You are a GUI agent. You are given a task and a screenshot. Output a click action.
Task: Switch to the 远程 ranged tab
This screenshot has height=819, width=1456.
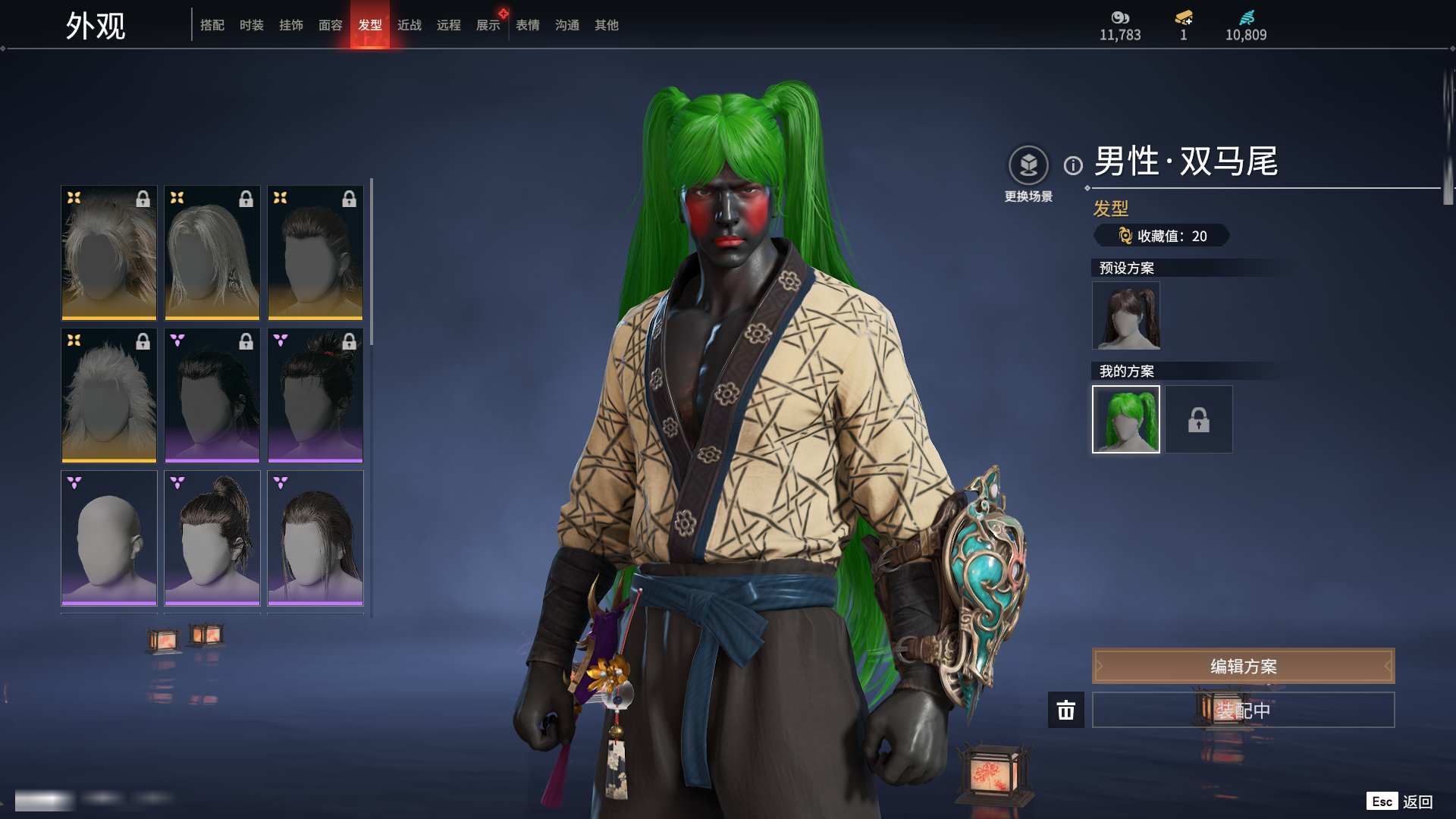point(449,25)
